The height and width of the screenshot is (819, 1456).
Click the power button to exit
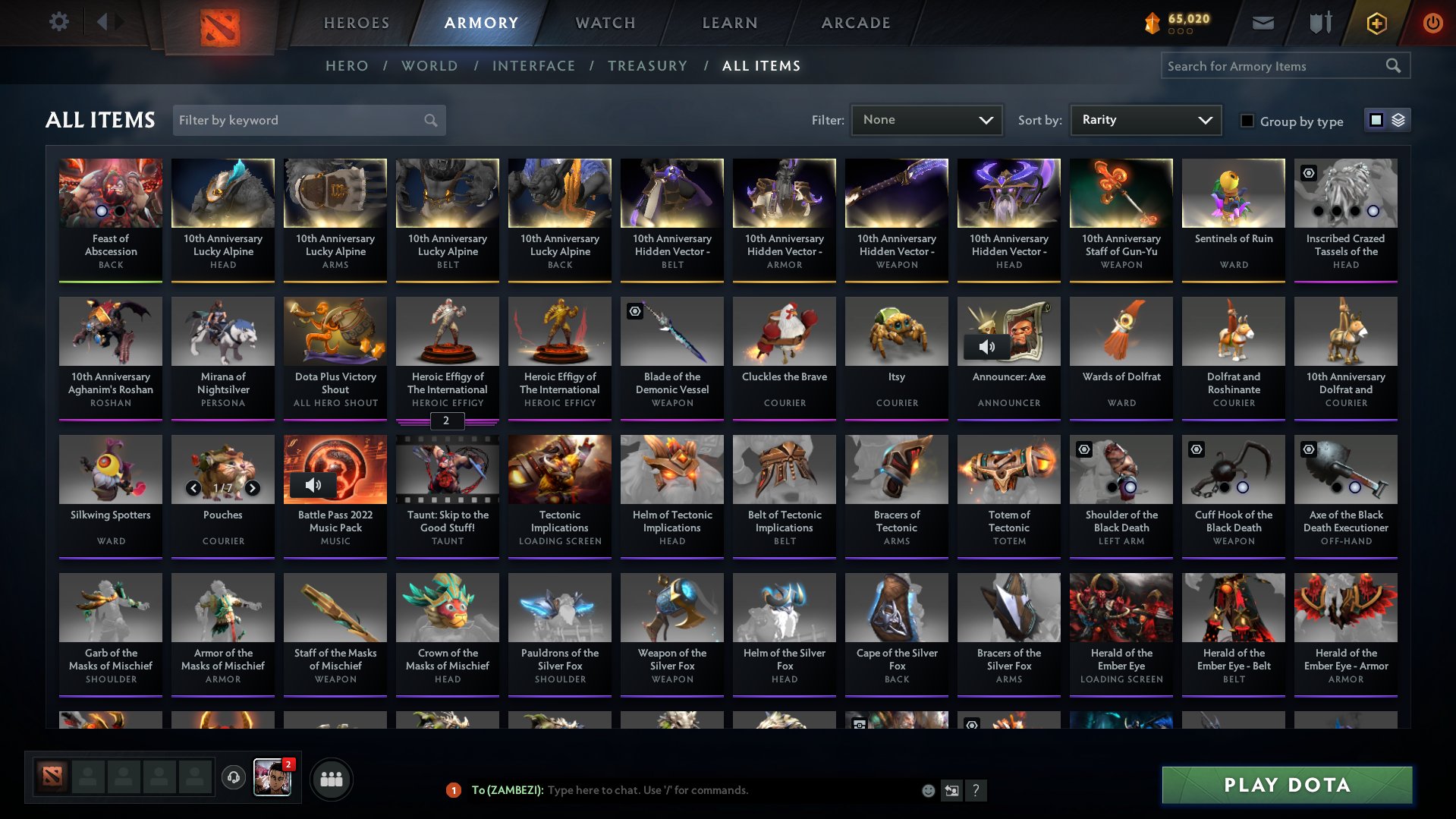(x=1432, y=23)
